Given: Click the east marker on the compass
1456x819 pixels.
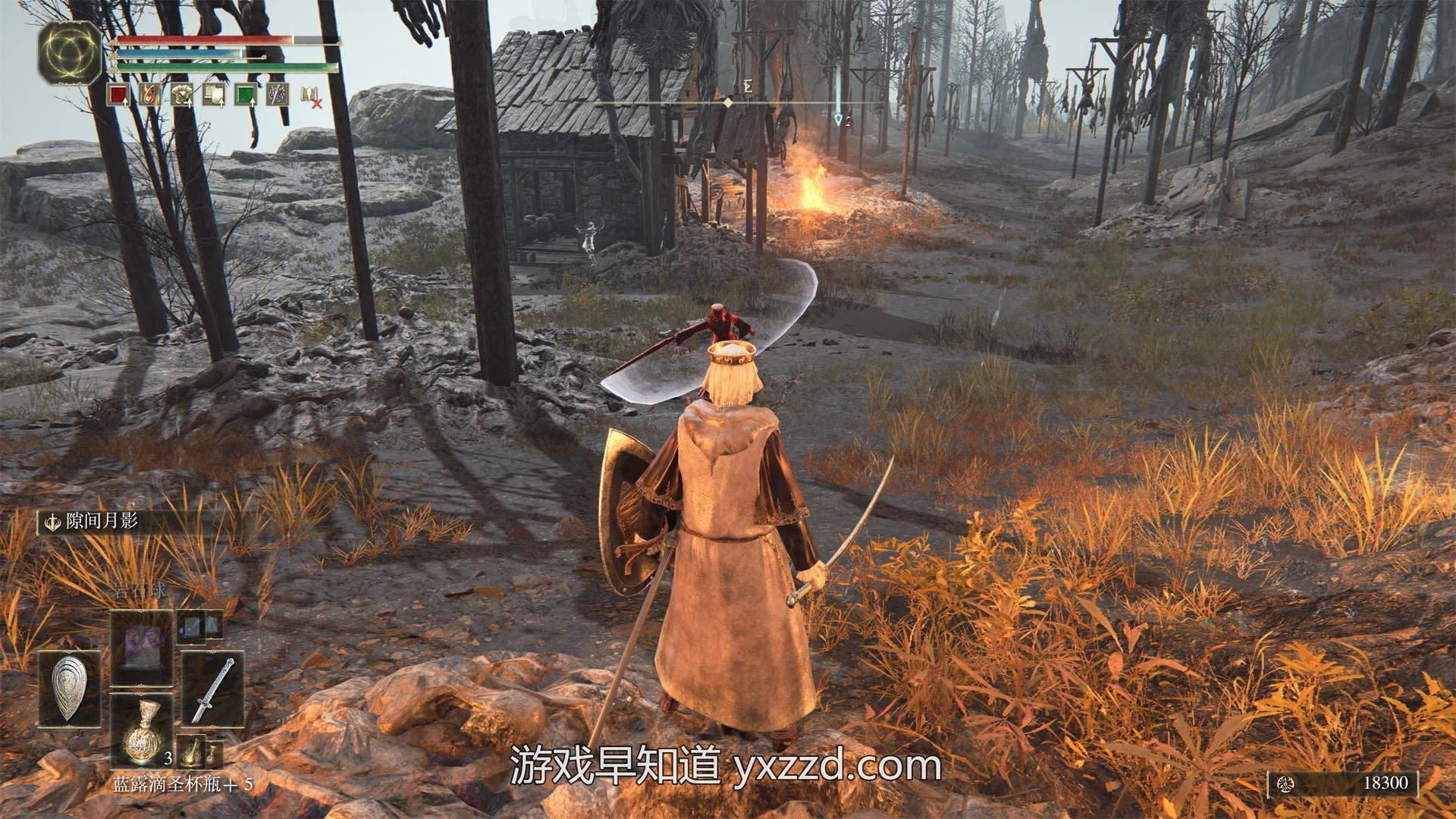Looking at the screenshot, I should click(747, 86).
